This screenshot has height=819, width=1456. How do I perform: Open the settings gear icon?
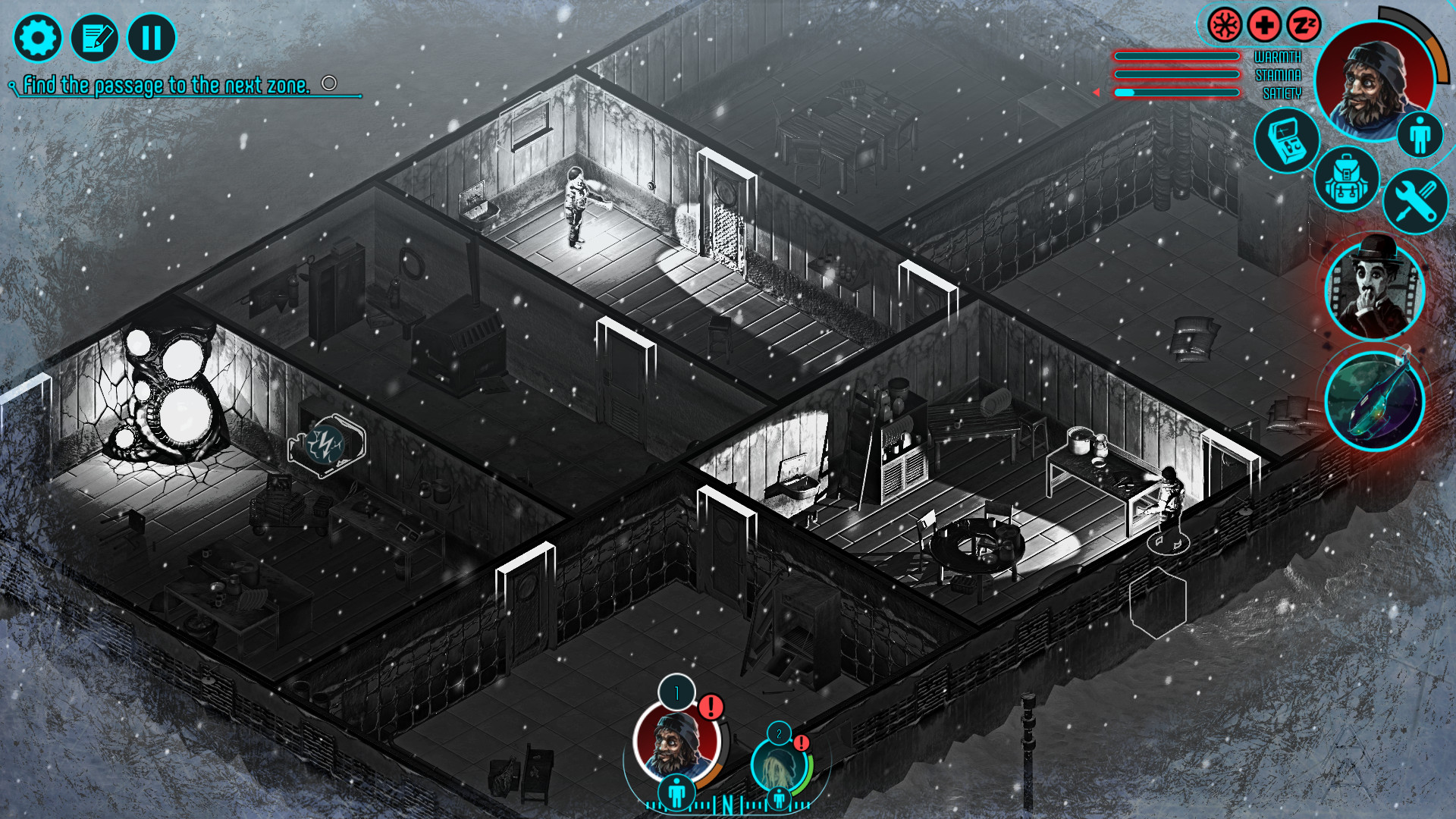pyautogui.click(x=39, y=36)
